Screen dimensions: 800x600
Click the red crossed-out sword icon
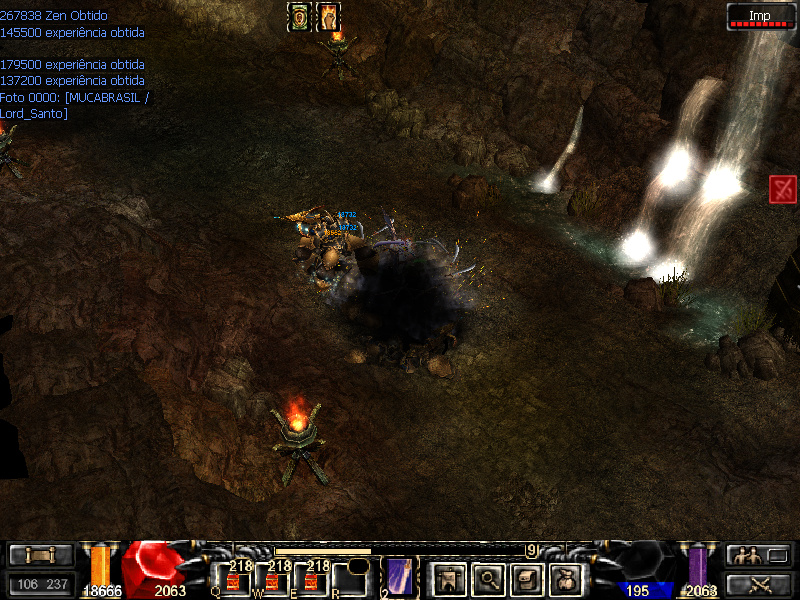783,189
